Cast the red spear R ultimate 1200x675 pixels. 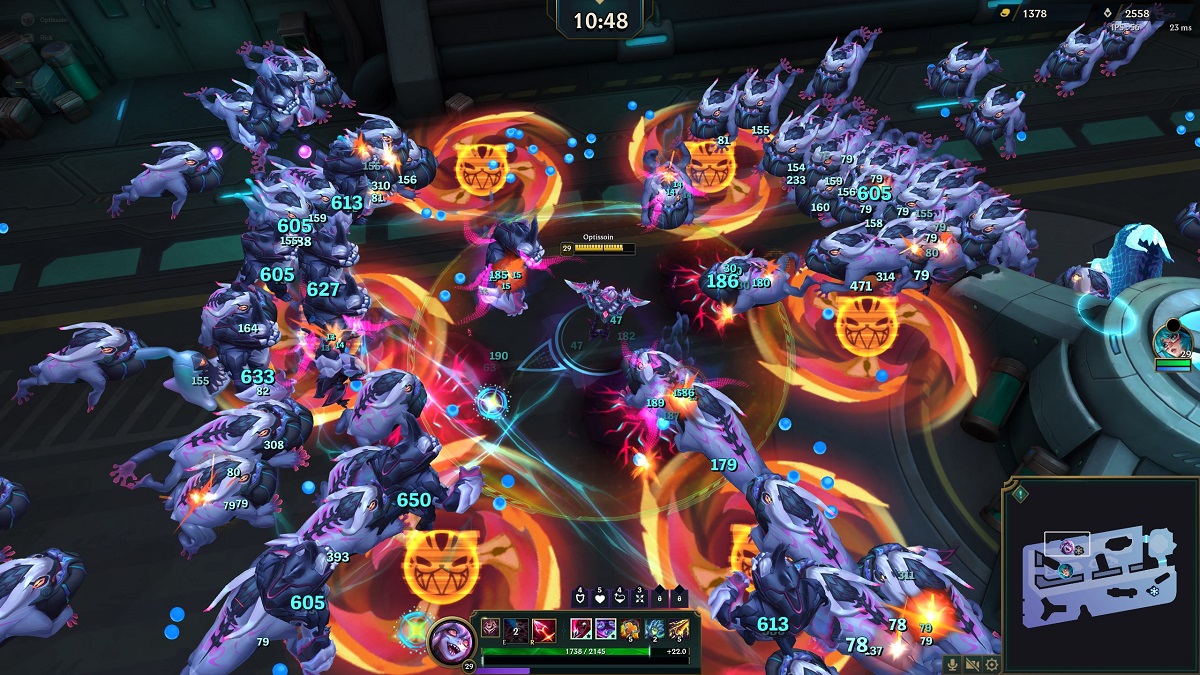pos(543,628)
